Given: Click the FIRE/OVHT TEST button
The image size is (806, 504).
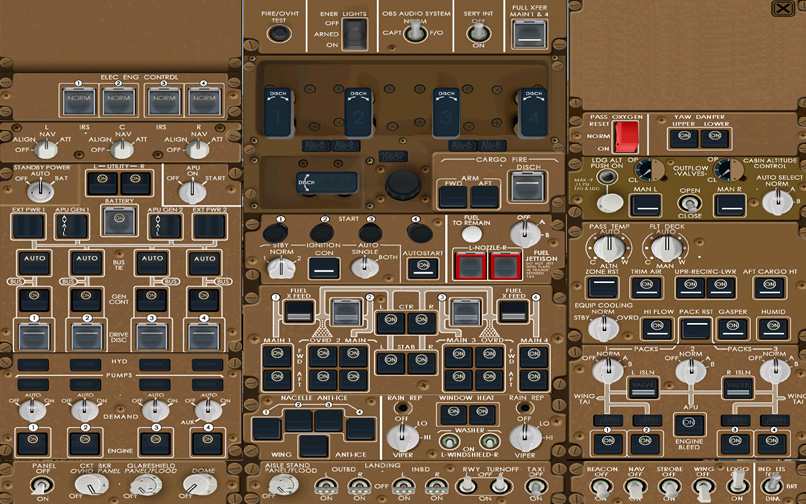Looking at the screenshot, I should click(x=280, y=33).
